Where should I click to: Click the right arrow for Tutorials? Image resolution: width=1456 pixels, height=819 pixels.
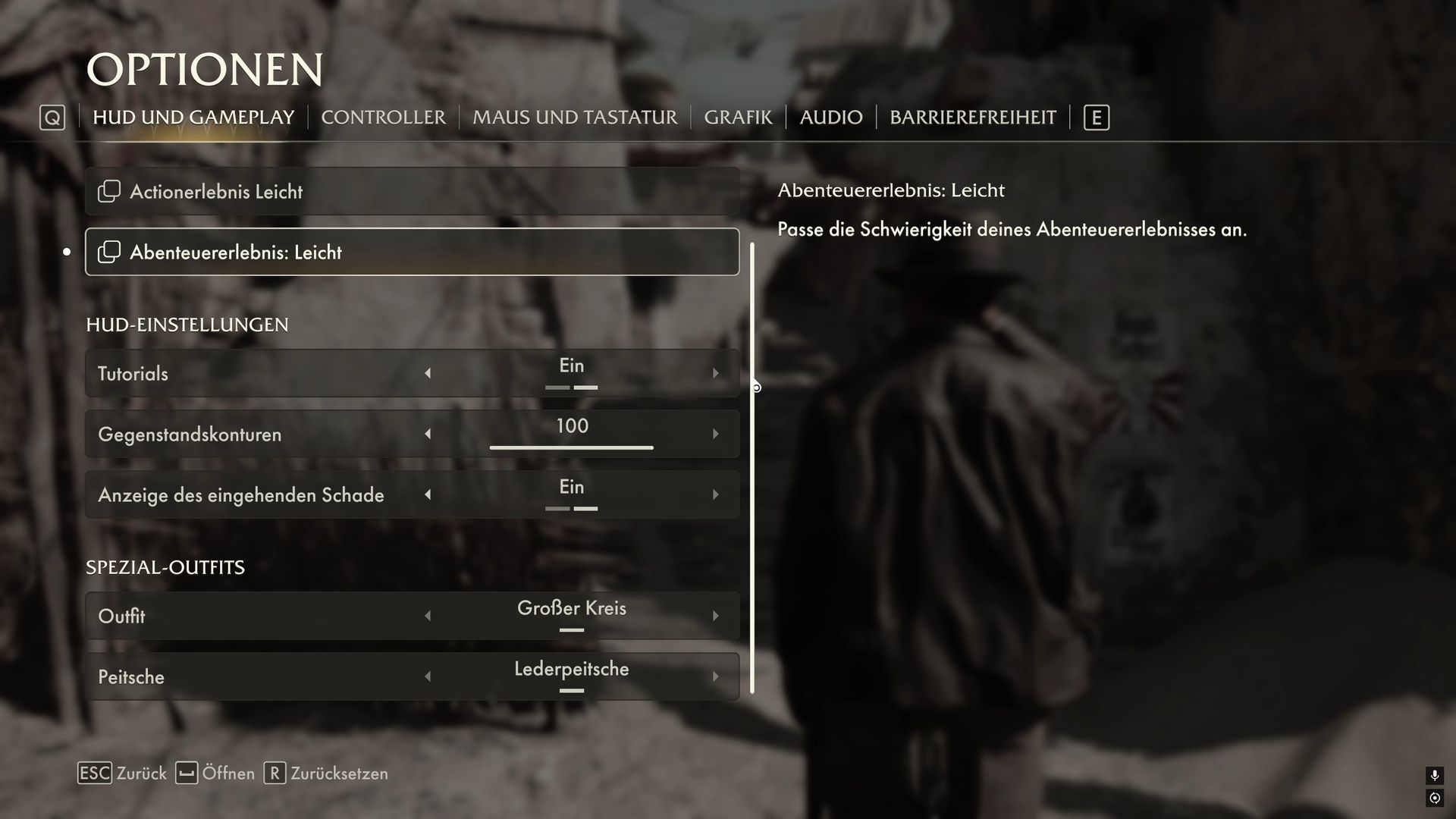click(715, 373)
